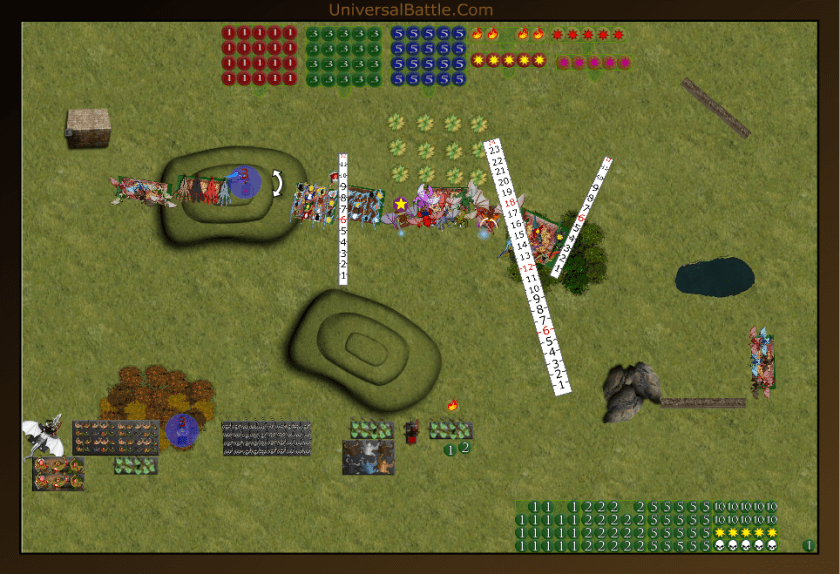This screenshot has height=574, width=840.
Task: Click the white curved rotation arrow by the hill
Action: coord(277,182)
